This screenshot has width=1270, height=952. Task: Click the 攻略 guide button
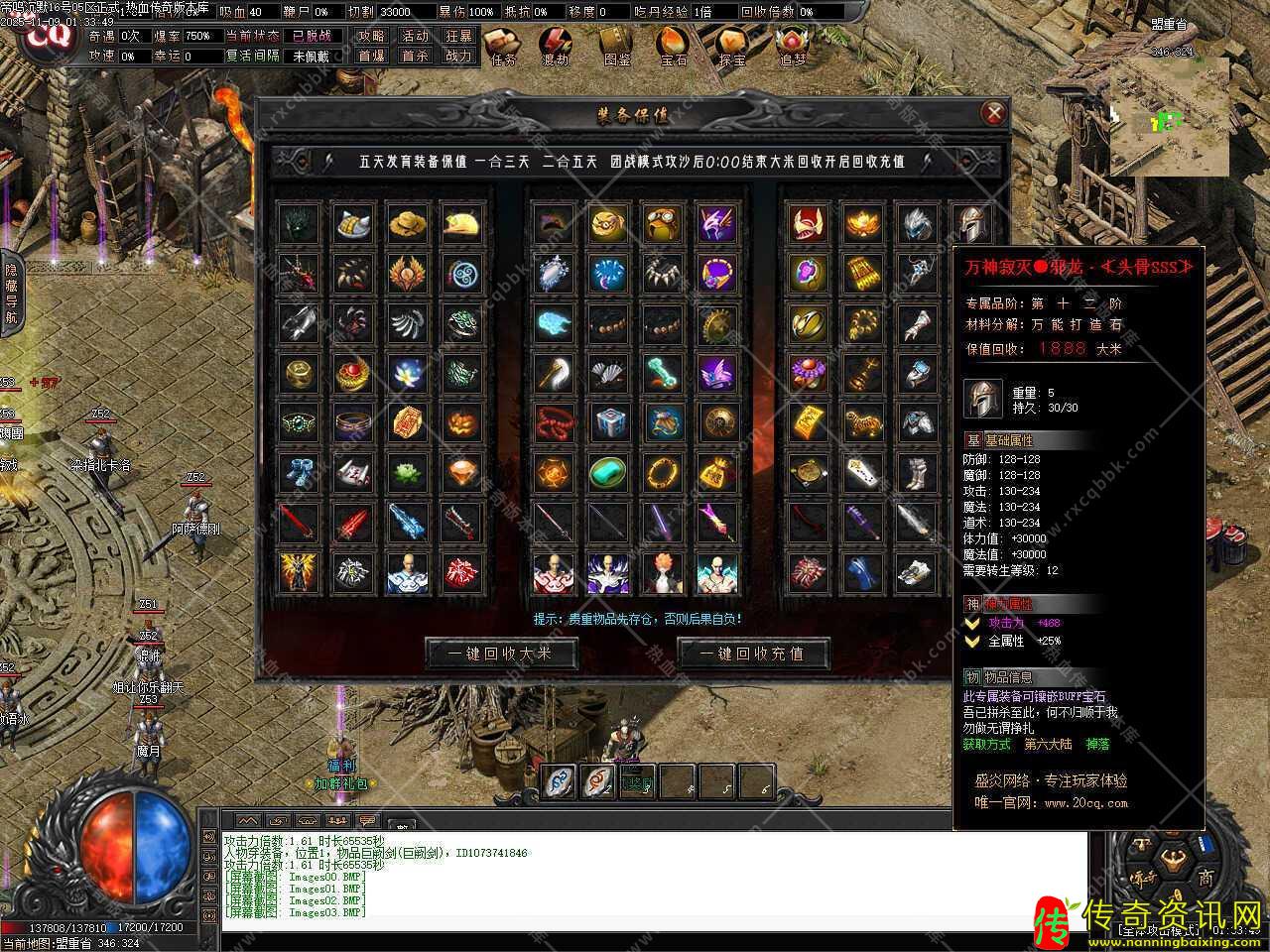click(372, 36)
